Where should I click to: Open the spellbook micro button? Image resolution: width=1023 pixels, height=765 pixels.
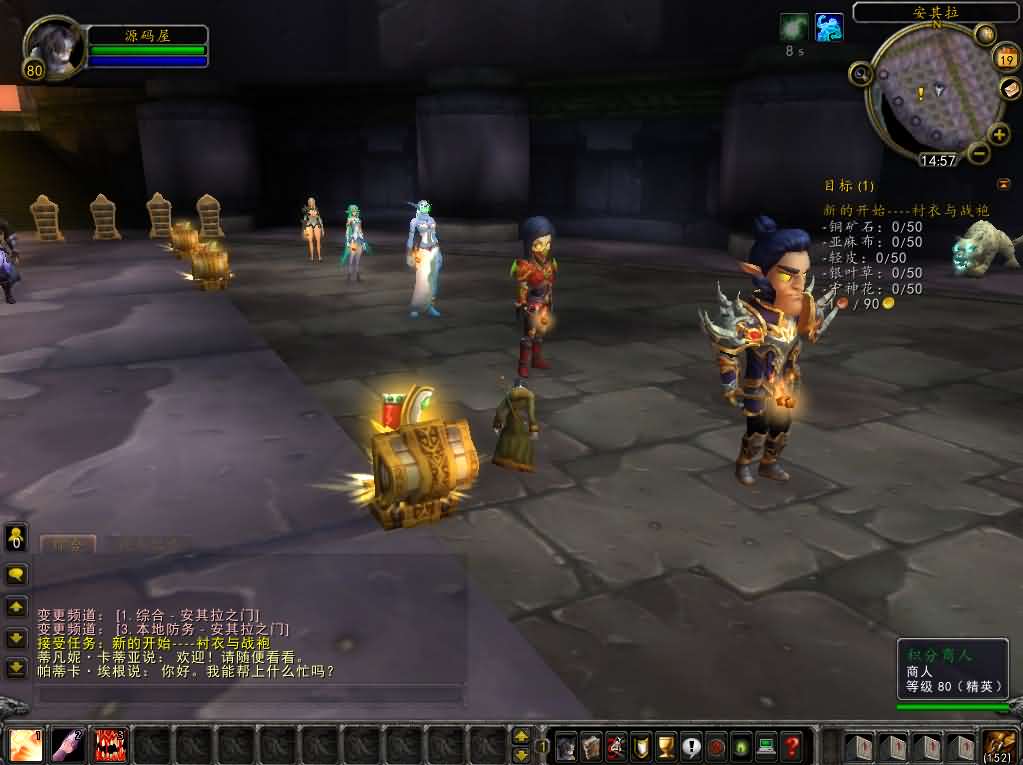[591, 746]
